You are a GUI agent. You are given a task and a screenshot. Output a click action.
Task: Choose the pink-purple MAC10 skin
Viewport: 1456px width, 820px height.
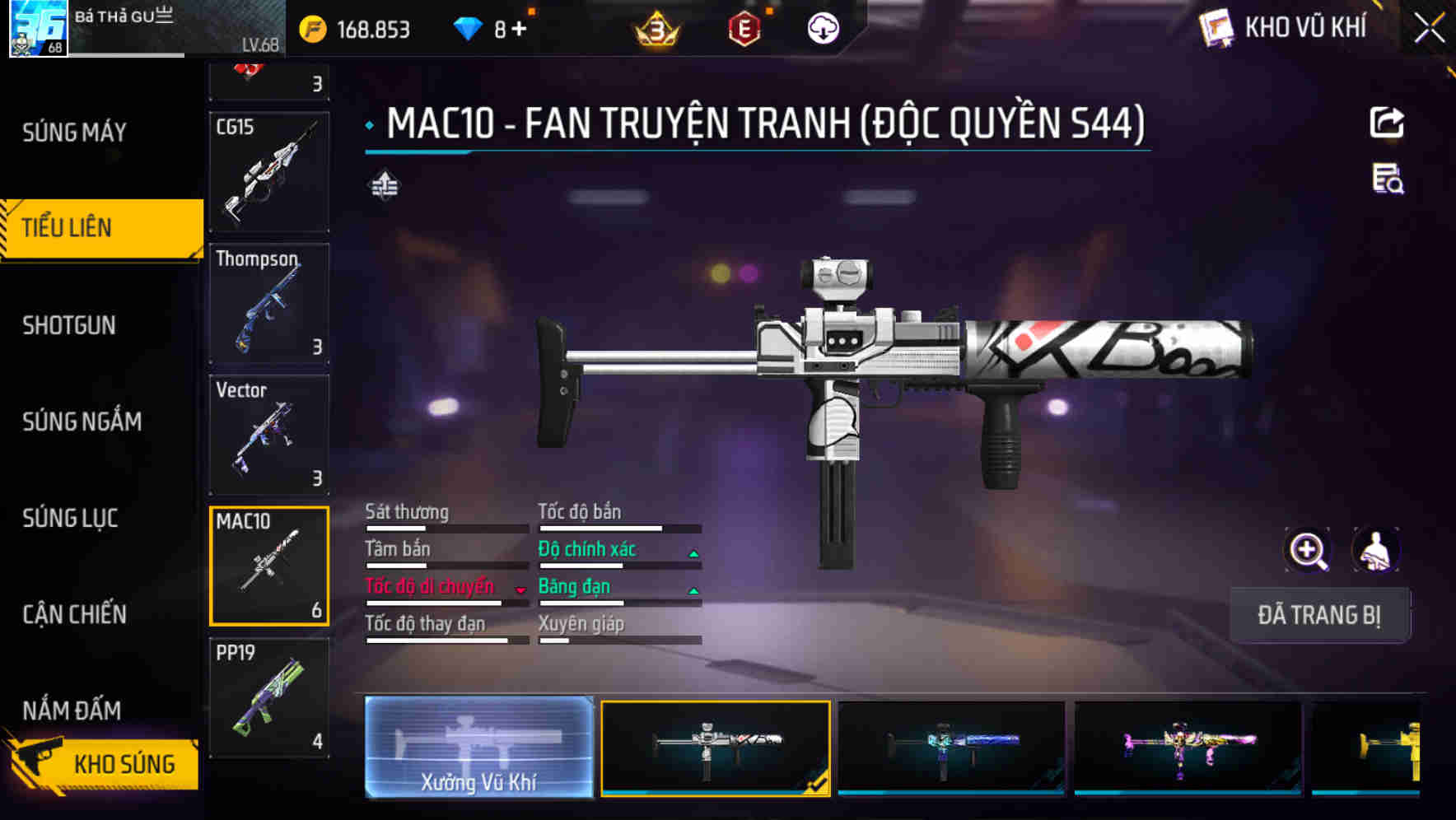point(1188,748)
